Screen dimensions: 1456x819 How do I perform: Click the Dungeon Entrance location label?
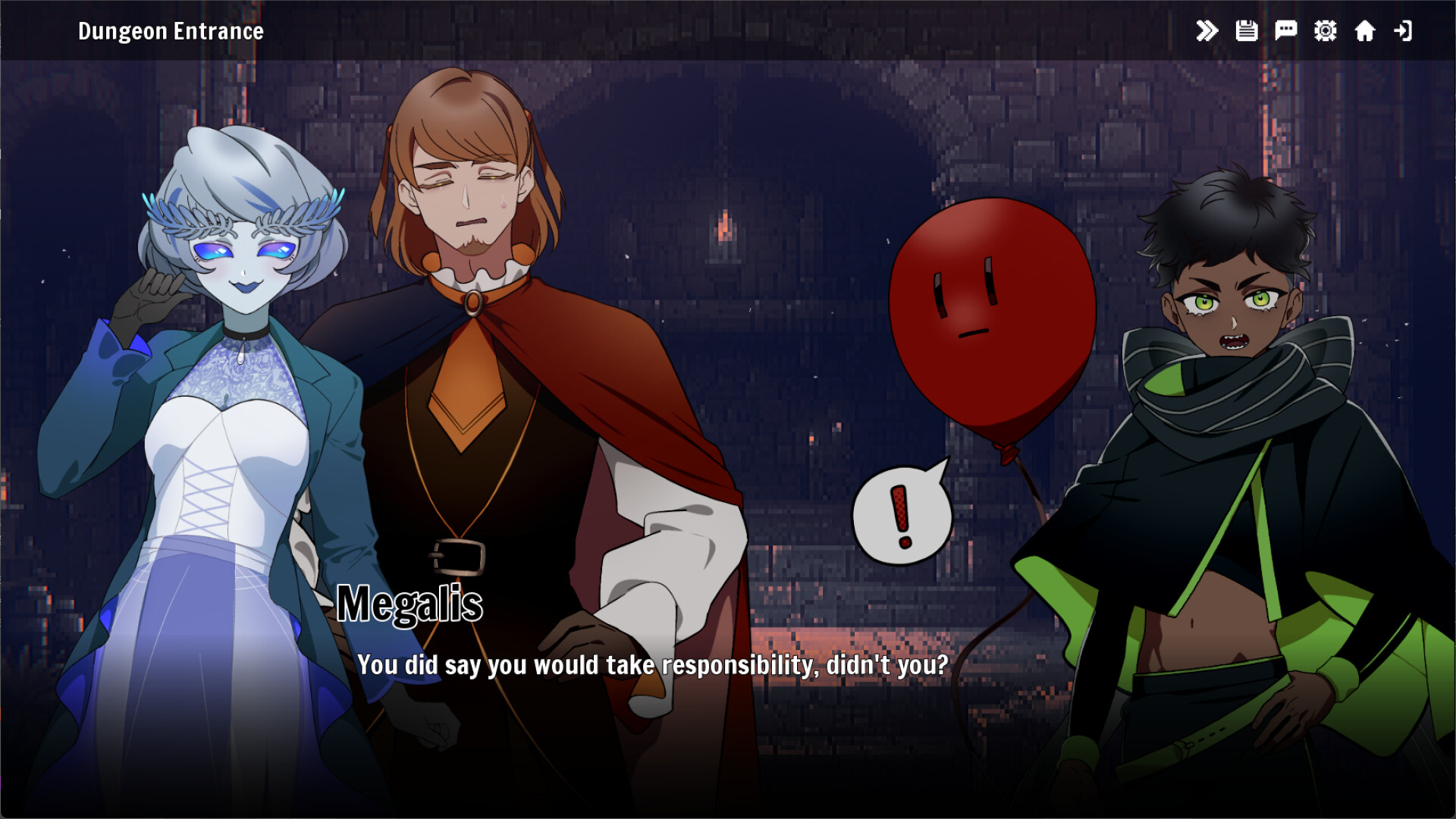[170, 31]
